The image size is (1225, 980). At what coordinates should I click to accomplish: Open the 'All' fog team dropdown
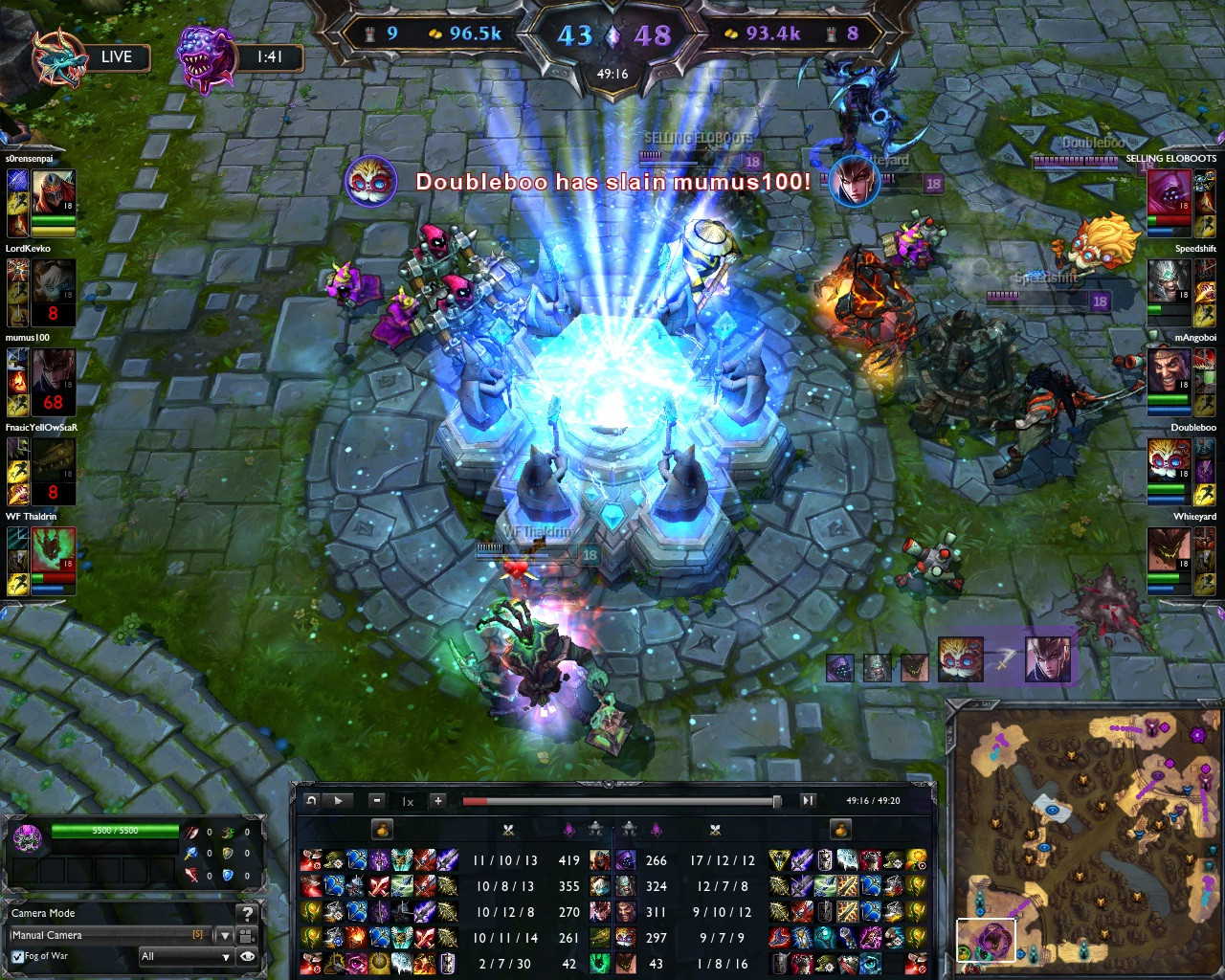point(186,956)
